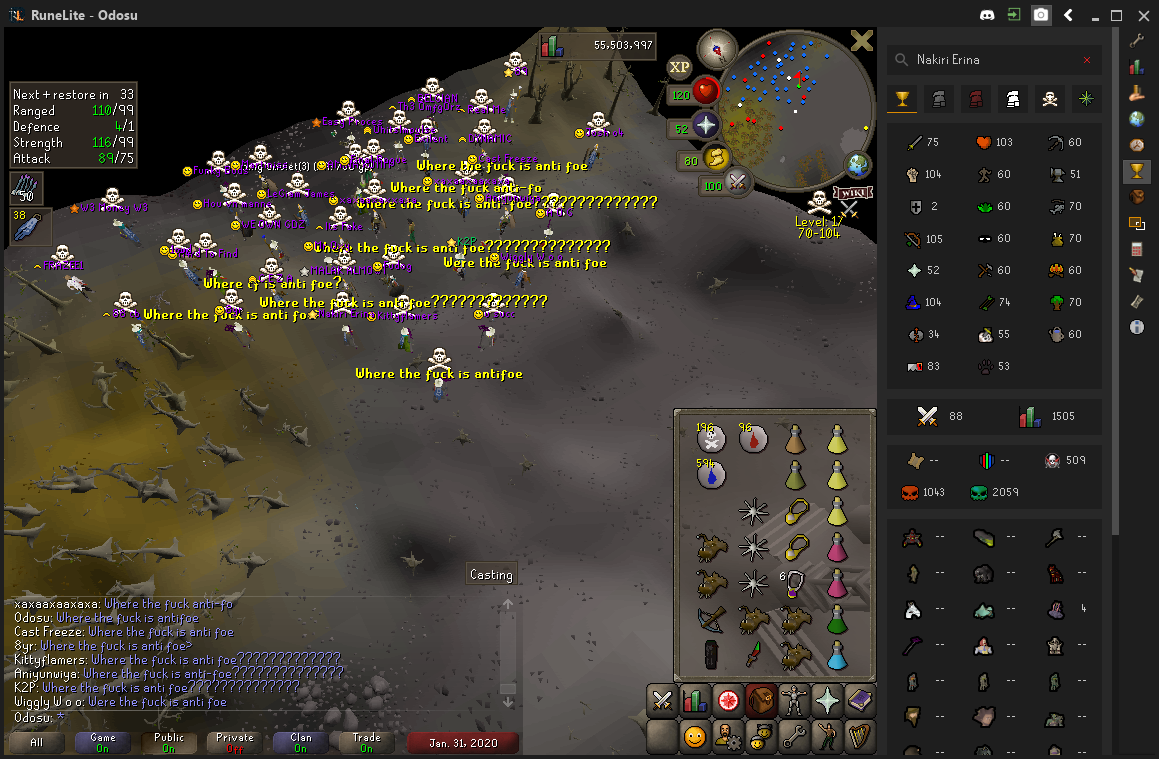Clear the Nakiri Erina search field
The height and width of the screenshot is (759, 1159).
[x=1087, y=60]
